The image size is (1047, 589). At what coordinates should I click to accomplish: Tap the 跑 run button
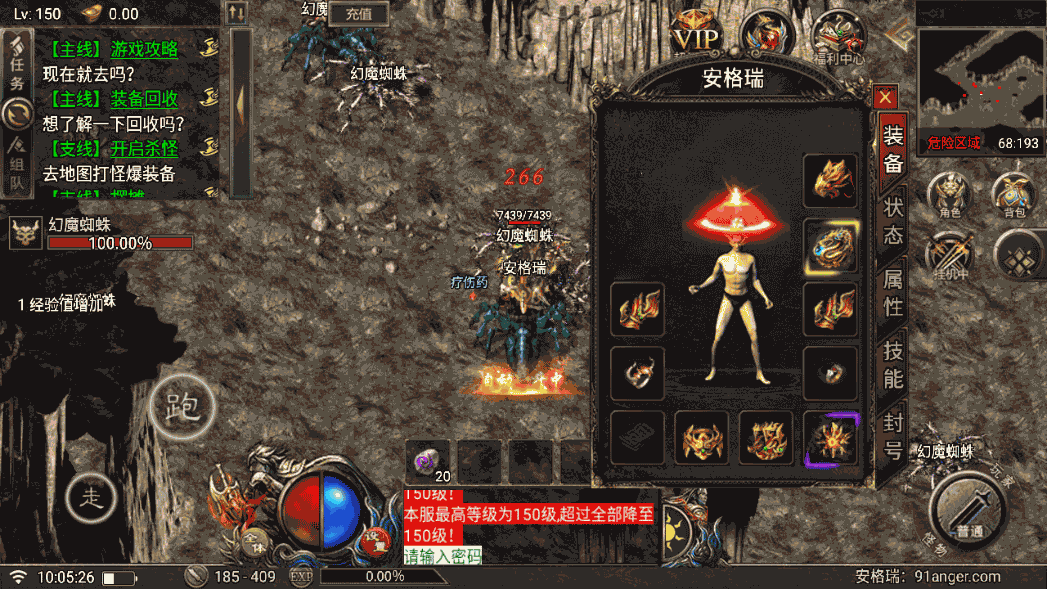[181, 406]
